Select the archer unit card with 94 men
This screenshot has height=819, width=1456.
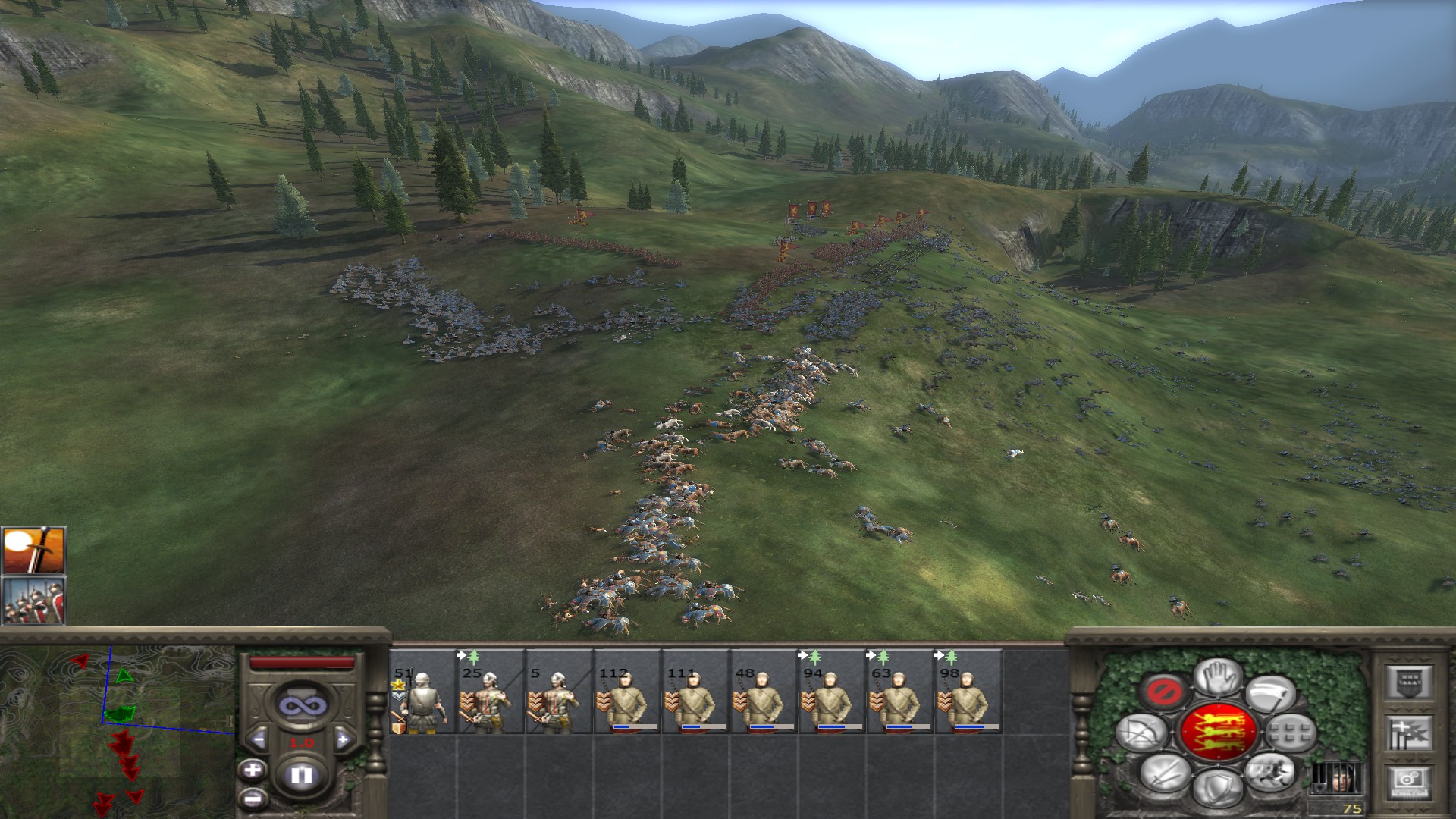pos(832,691)
